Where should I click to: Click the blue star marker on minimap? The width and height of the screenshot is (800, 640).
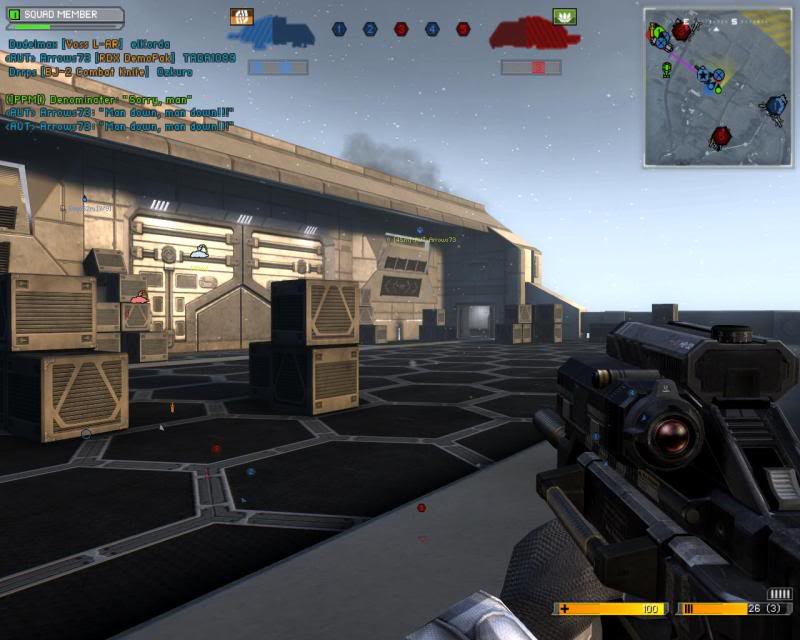[x=704, y=76]
